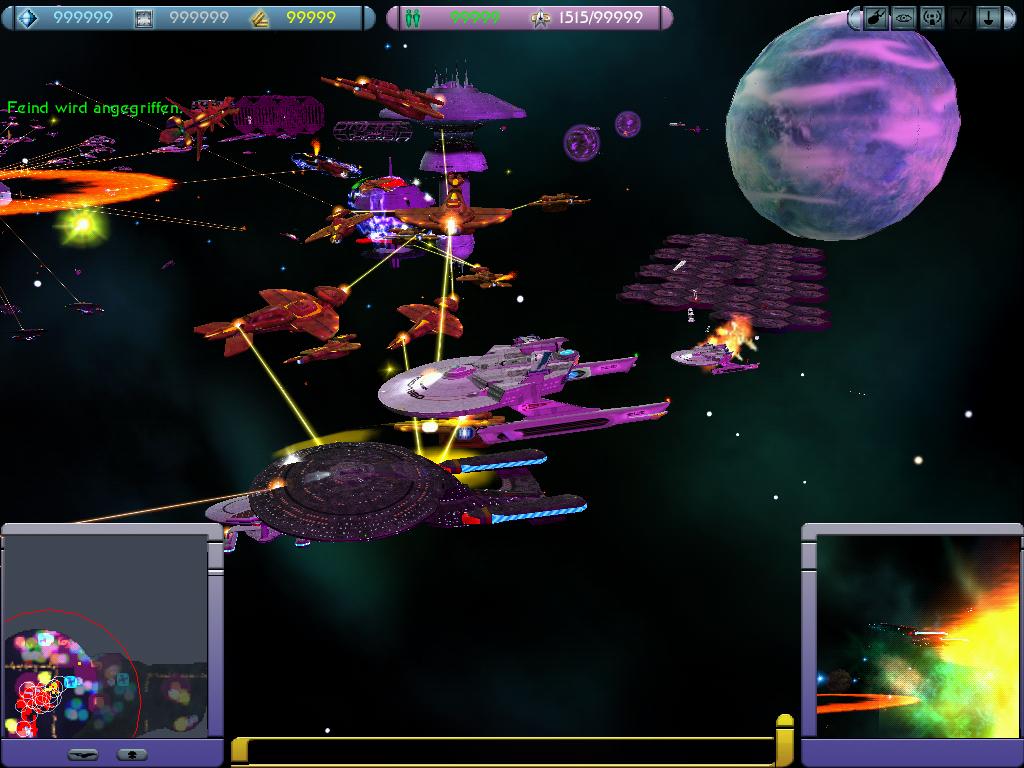The width and height of the screenshot is (1024, 768).
Task: Toggle the eye view button
Action: 903,18
